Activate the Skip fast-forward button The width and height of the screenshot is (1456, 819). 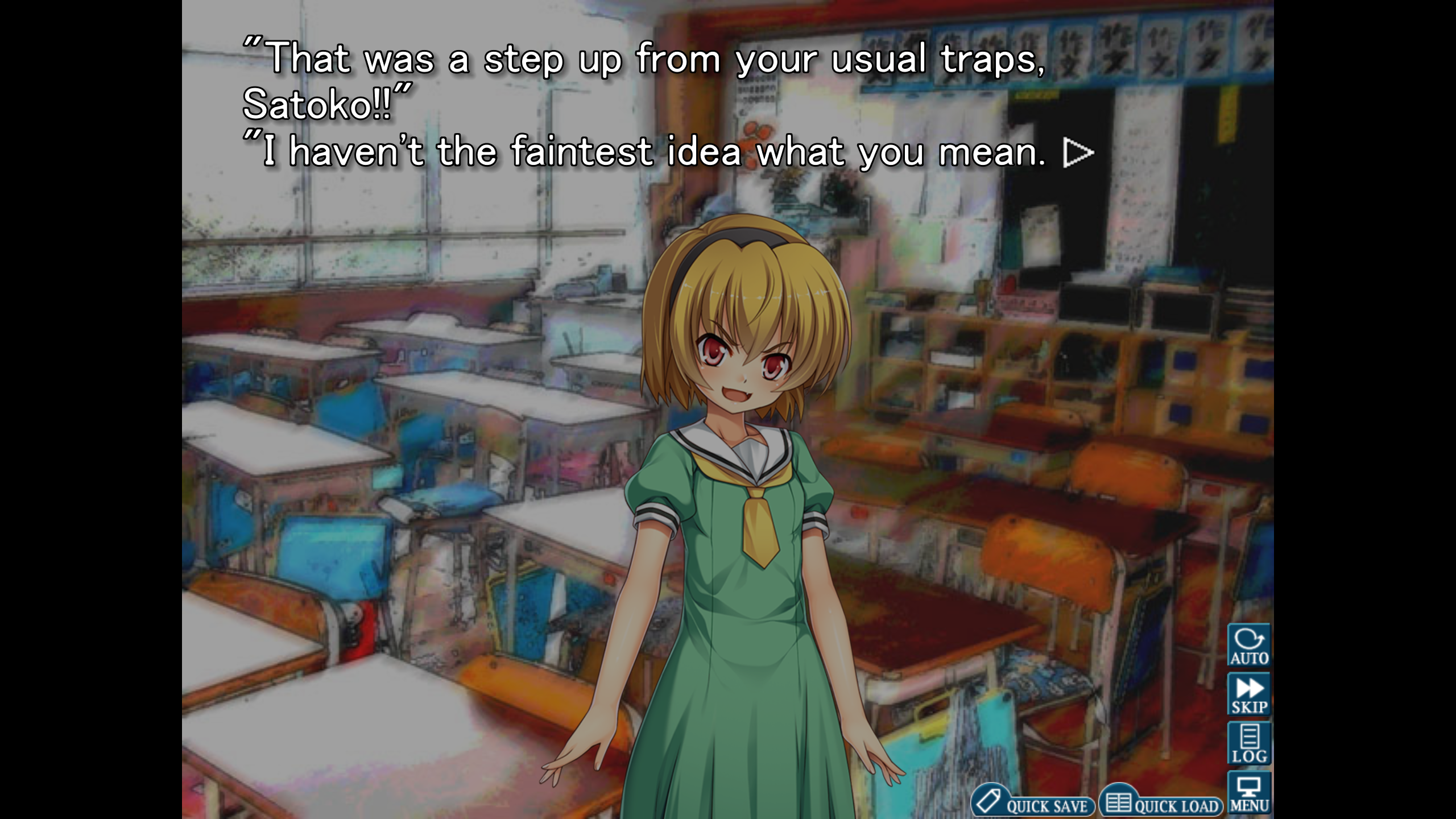click(1249, 694)
